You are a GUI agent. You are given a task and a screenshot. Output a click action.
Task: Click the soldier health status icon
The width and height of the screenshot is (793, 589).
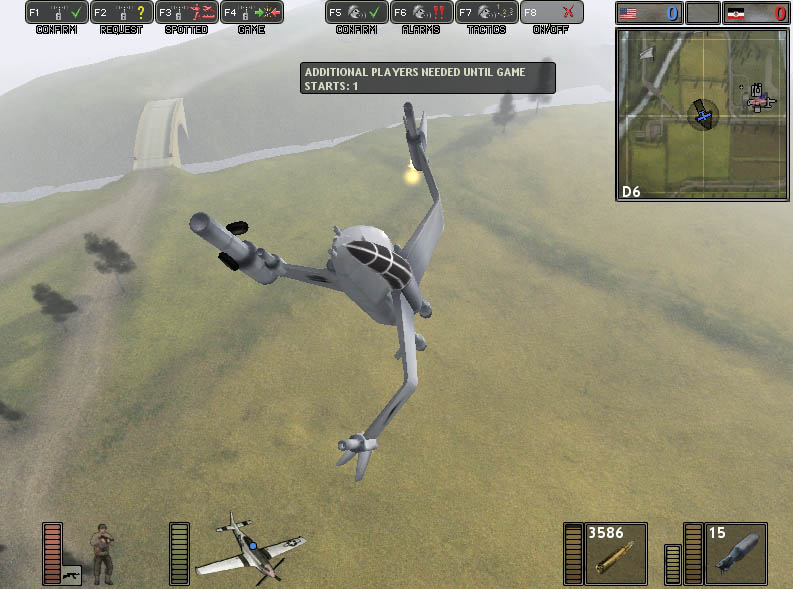tap(102, 553)
